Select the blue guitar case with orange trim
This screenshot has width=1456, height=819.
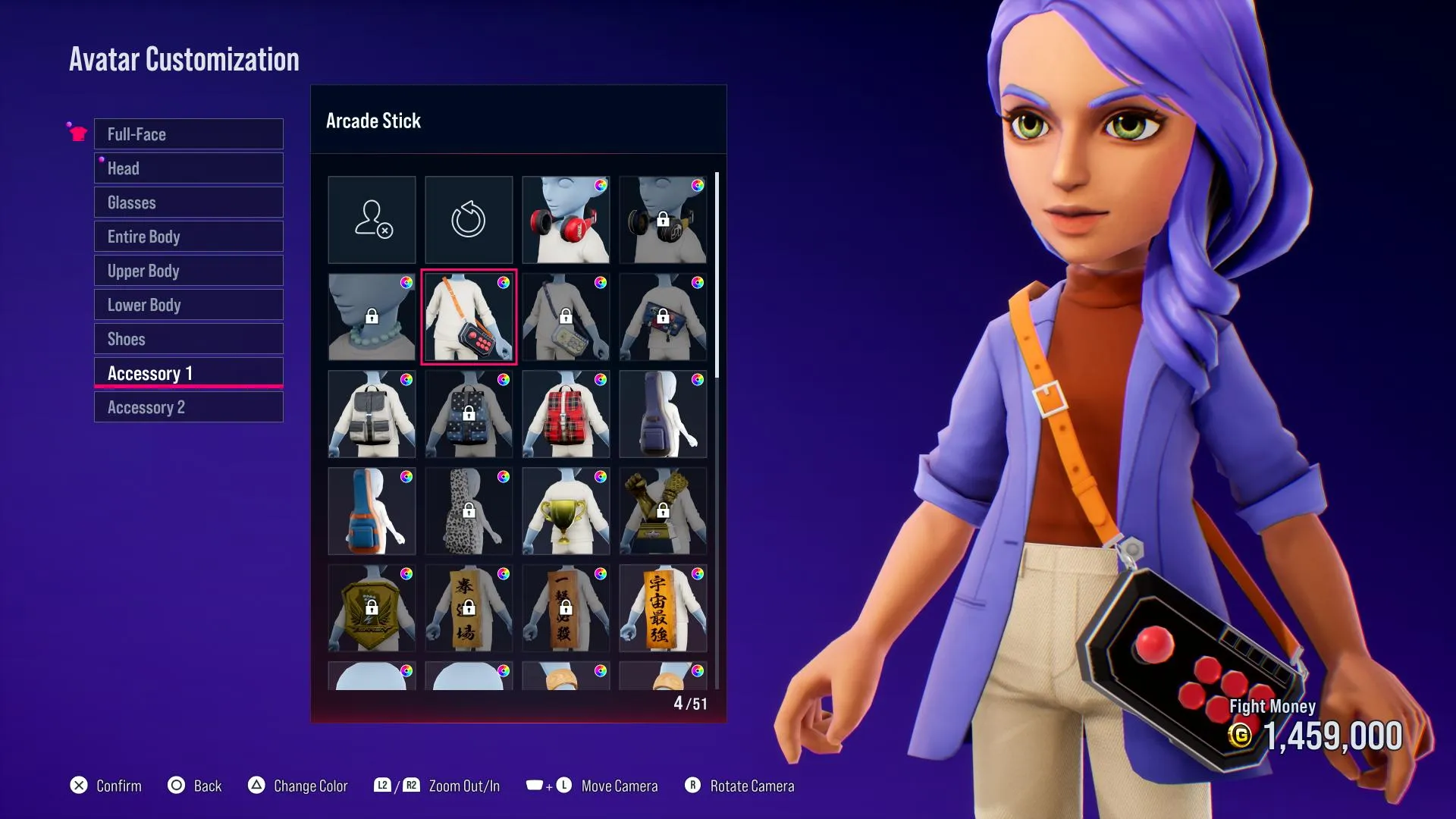pyautogui.click(x=372, y=511)
